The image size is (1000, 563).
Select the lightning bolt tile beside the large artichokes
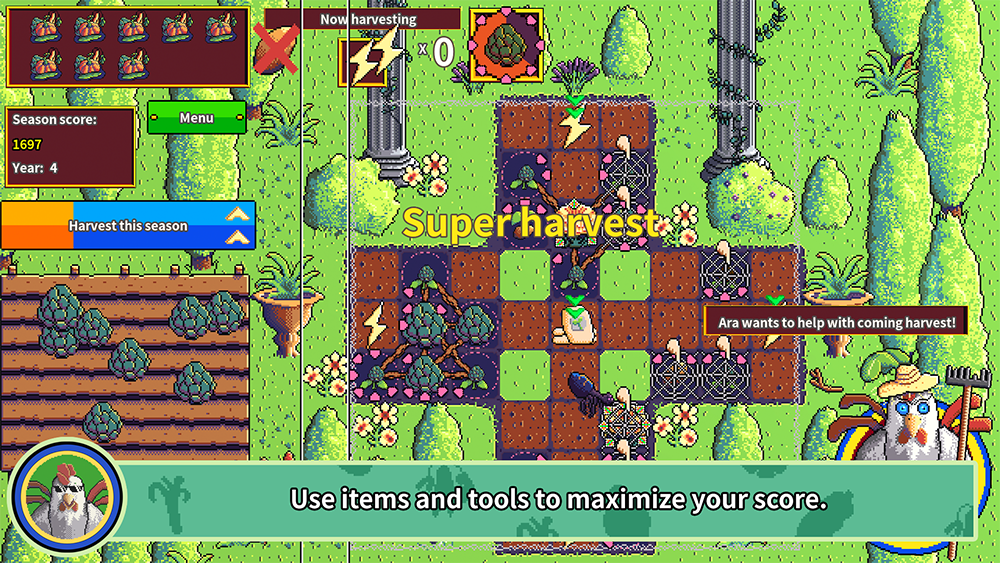pos(375,325)
